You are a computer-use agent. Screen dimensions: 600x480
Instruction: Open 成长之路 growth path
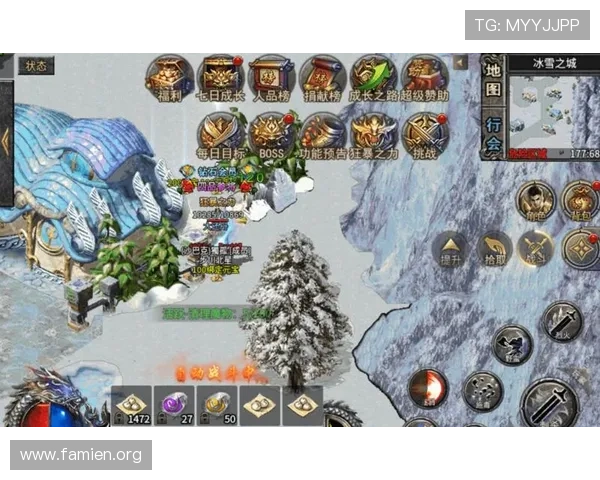pos(373,77)
